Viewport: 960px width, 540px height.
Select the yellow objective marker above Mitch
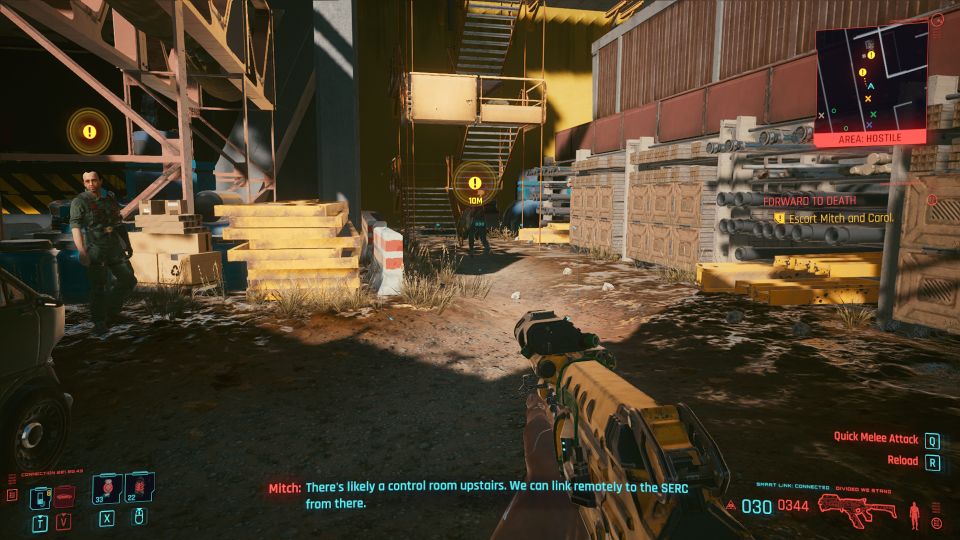89,131
